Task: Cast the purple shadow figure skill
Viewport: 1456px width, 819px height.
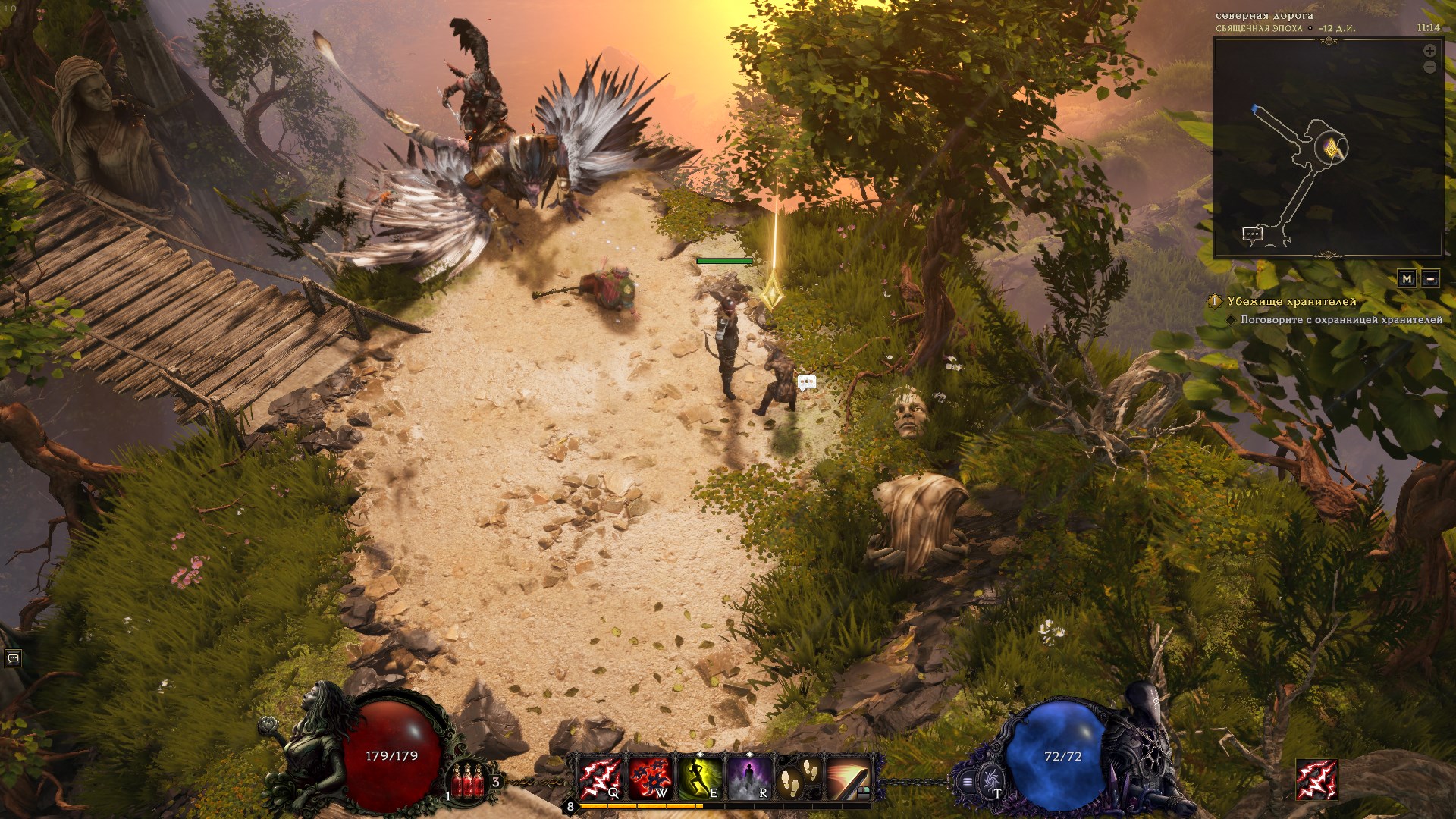Action: point(748,778)
